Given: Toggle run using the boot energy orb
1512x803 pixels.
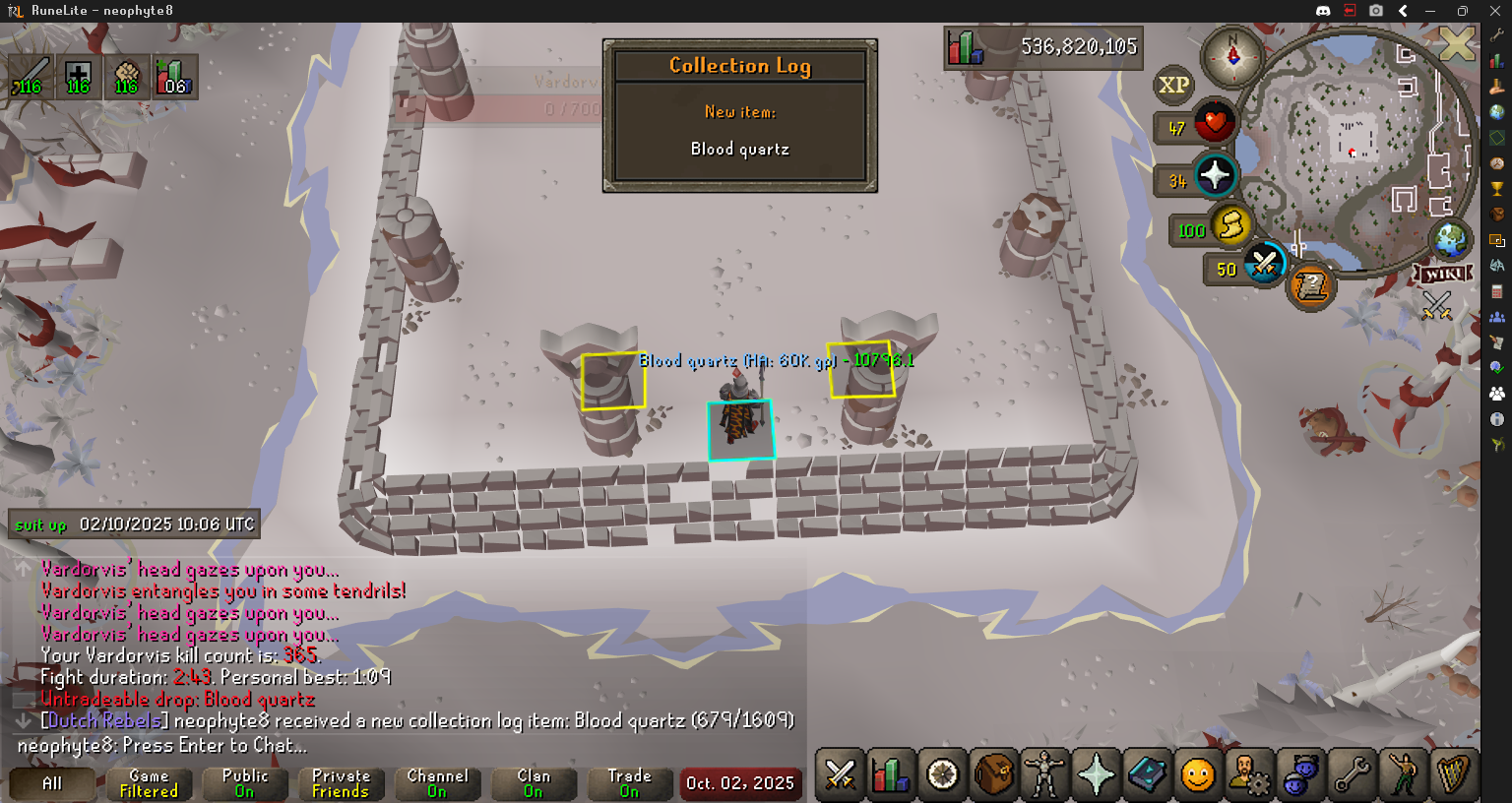Looking at the screenshot, I should pyautogui.click(x=1229, y=226).
